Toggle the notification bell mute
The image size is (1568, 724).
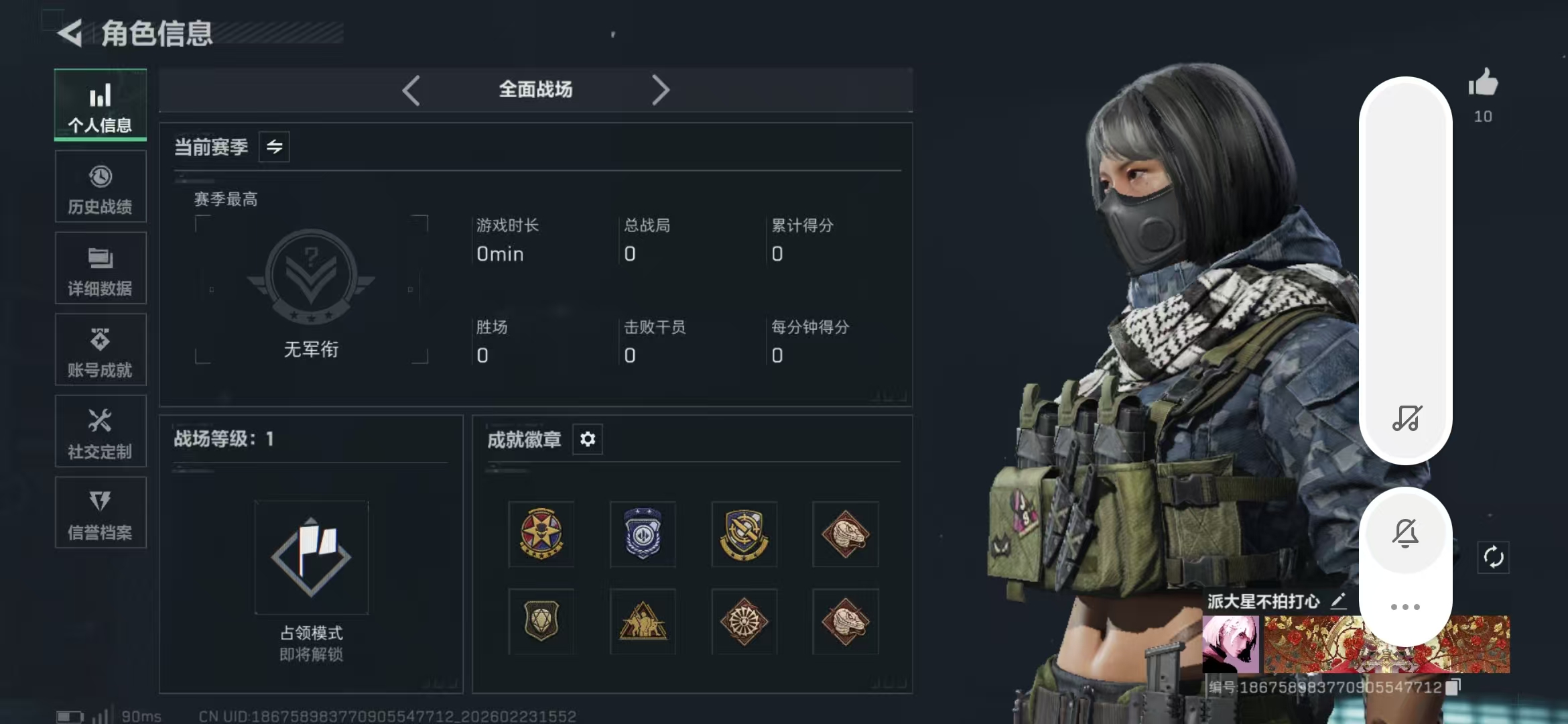pyautogui.click(x=1406, y=532)
